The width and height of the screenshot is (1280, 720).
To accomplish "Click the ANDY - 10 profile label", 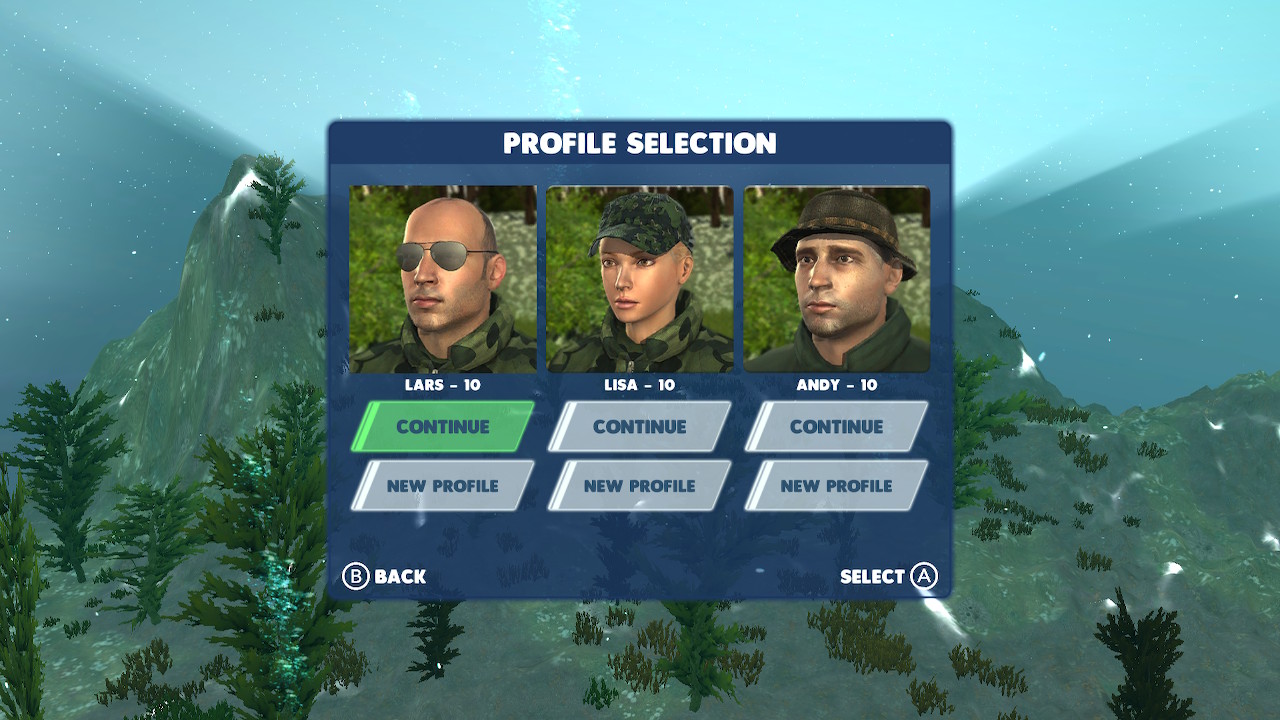I will 836,385.
